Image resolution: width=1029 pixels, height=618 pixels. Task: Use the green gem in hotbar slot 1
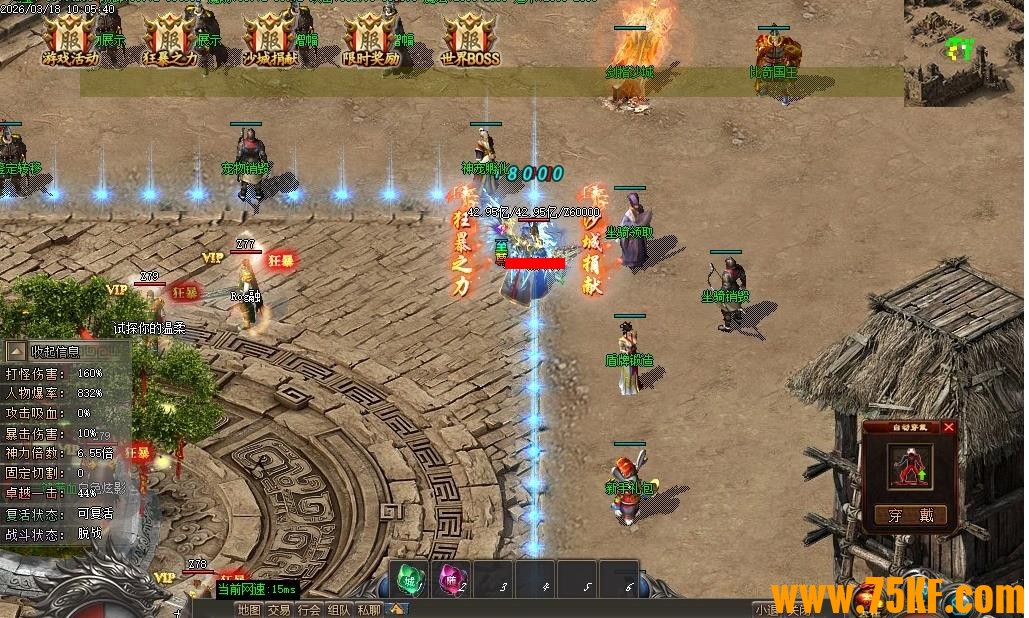[409, 579]
